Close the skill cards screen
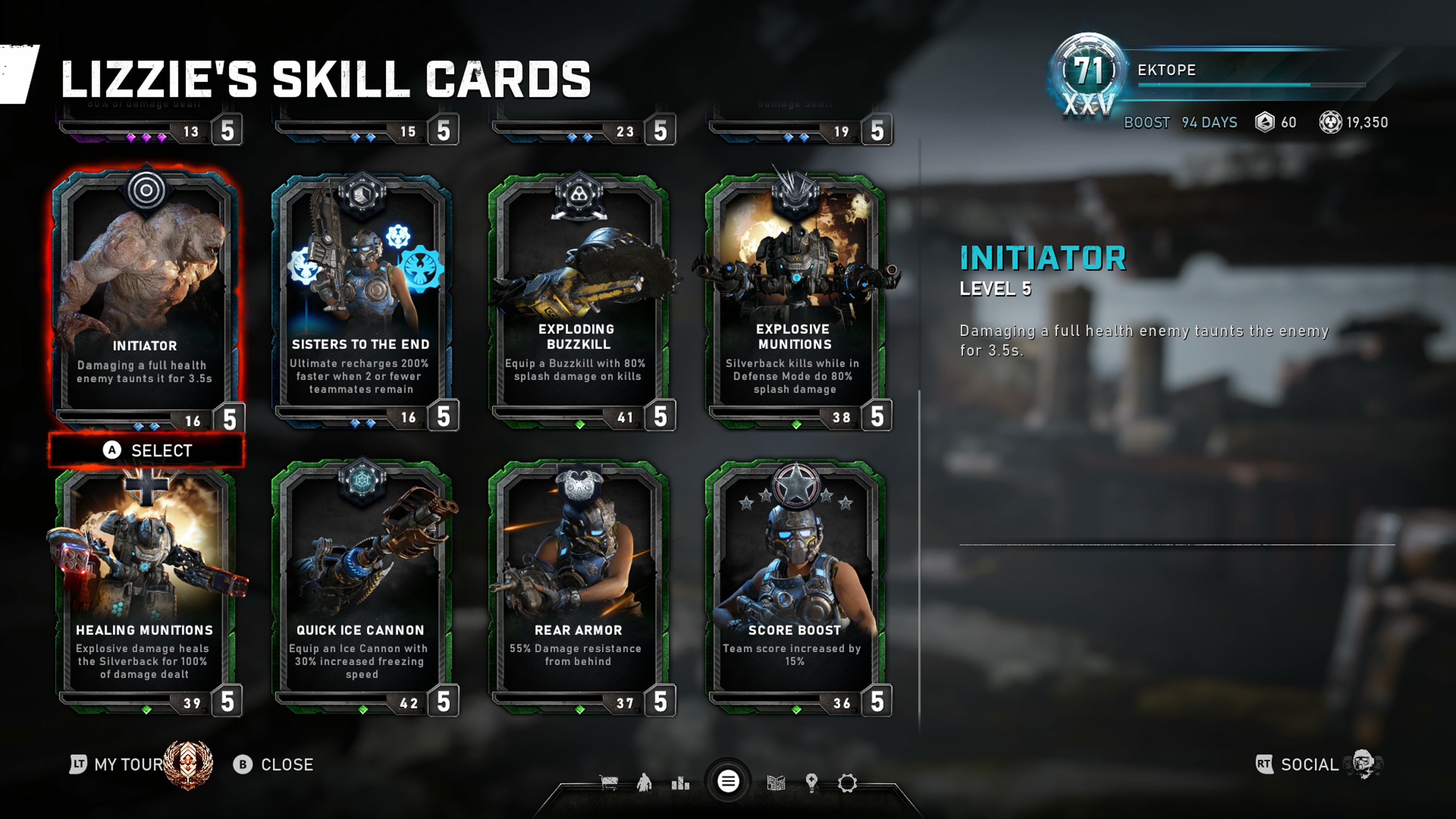 pos(274,765)
